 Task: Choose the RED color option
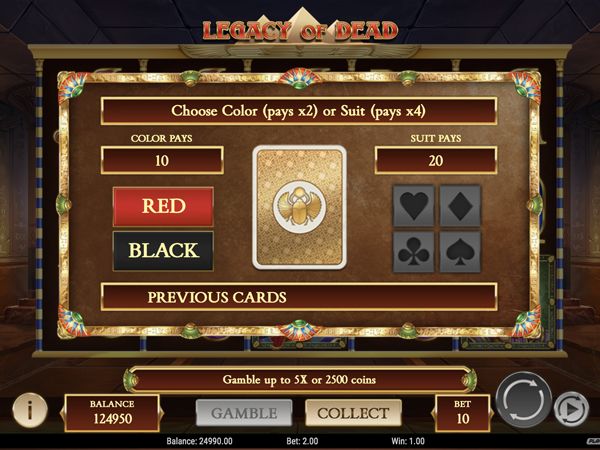[163, 206]
